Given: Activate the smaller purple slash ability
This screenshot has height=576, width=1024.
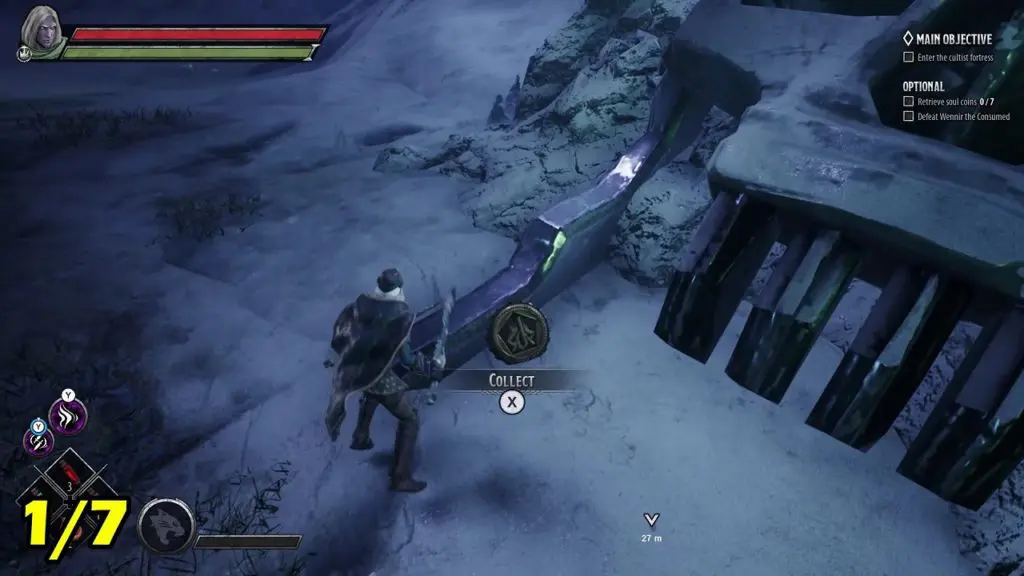Looking at the screenshot, I should (38, 439).
